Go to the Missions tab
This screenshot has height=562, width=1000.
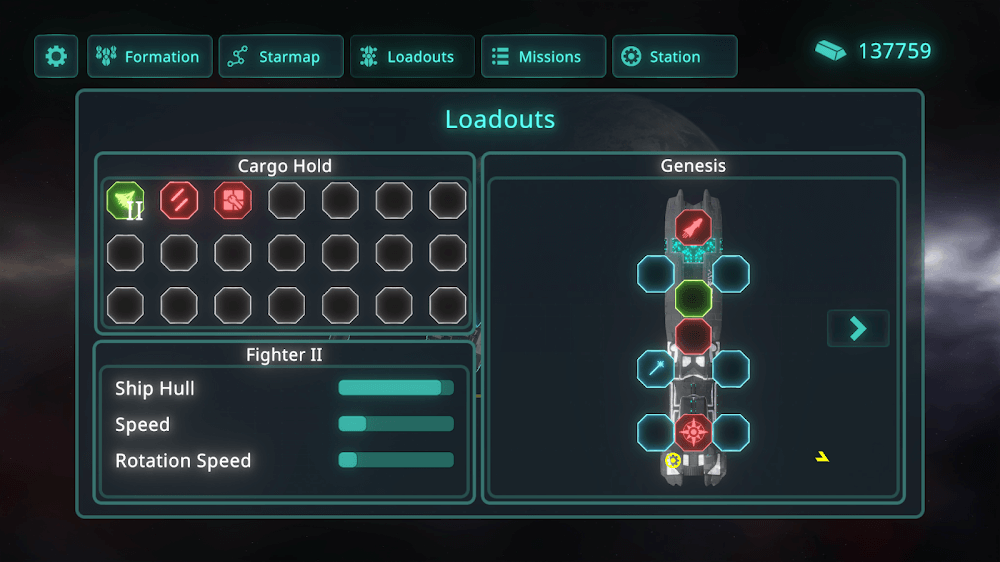[543, 57]
